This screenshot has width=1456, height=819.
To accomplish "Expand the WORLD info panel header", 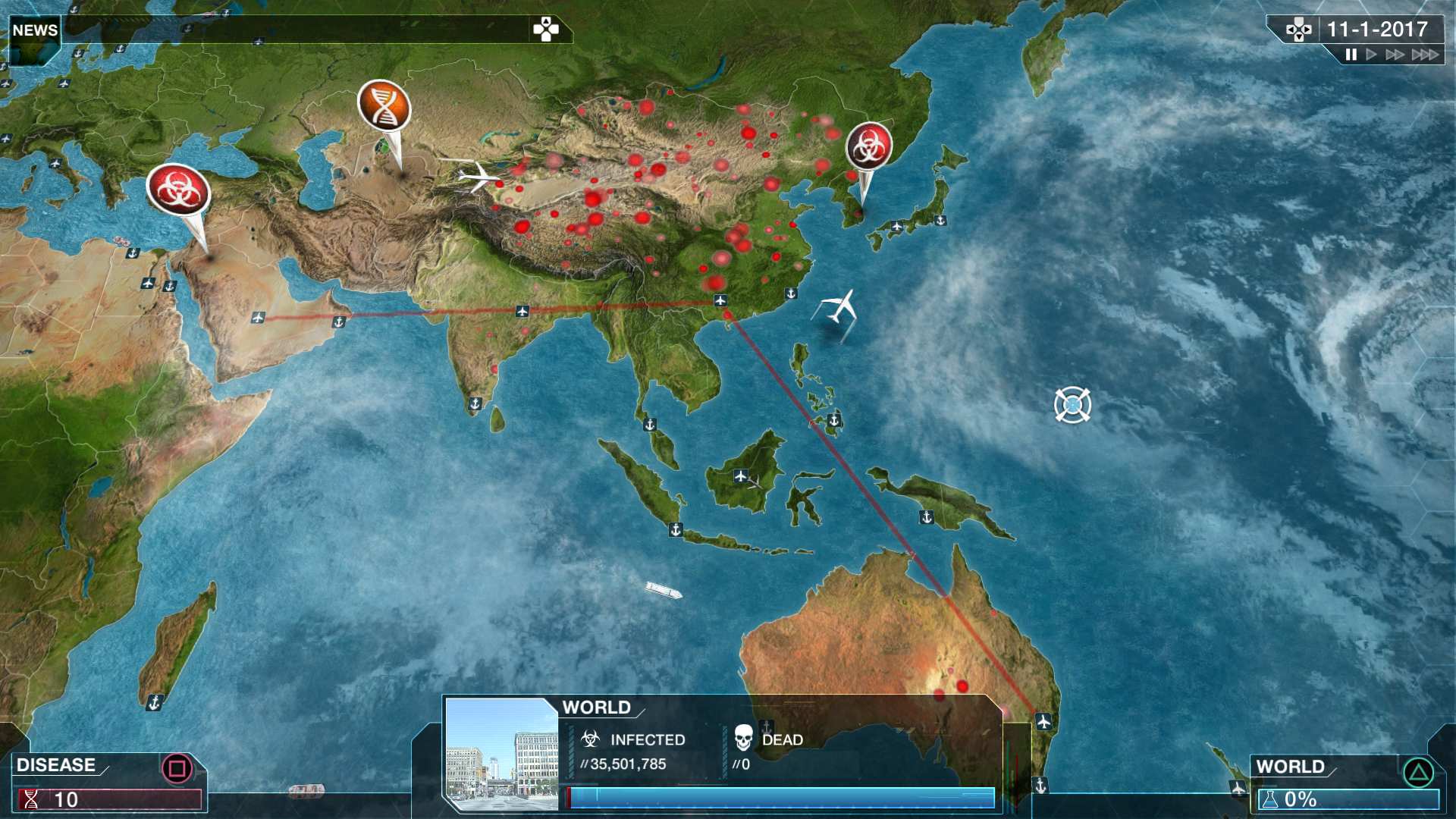I will click(x=595, y=708).
